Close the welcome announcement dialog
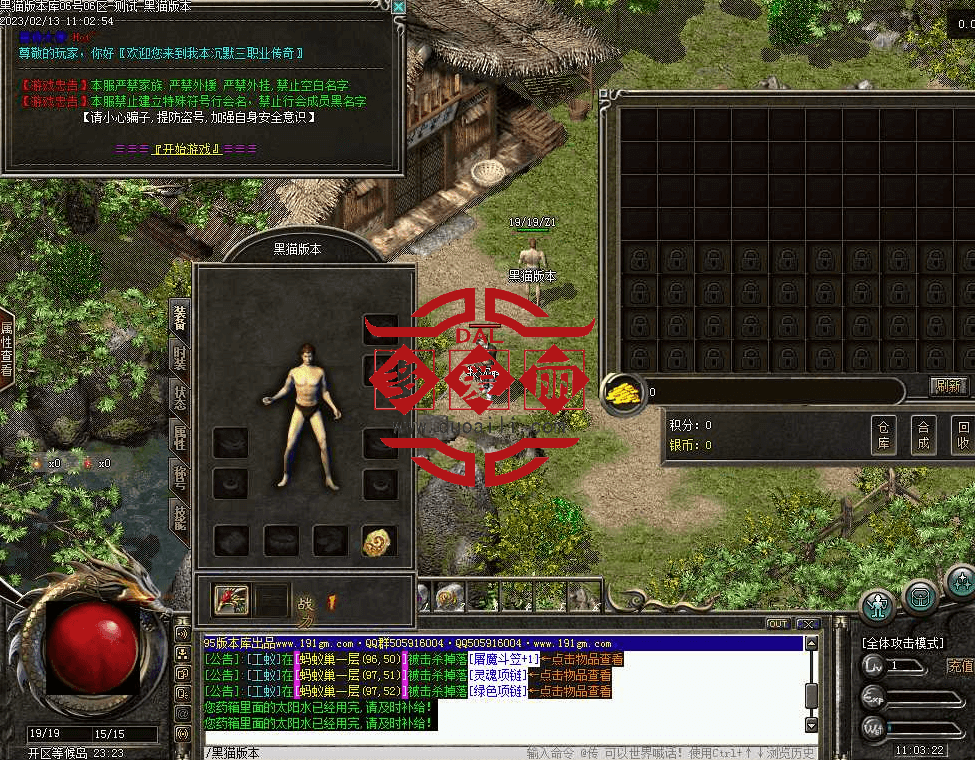 tap(398, 7)
